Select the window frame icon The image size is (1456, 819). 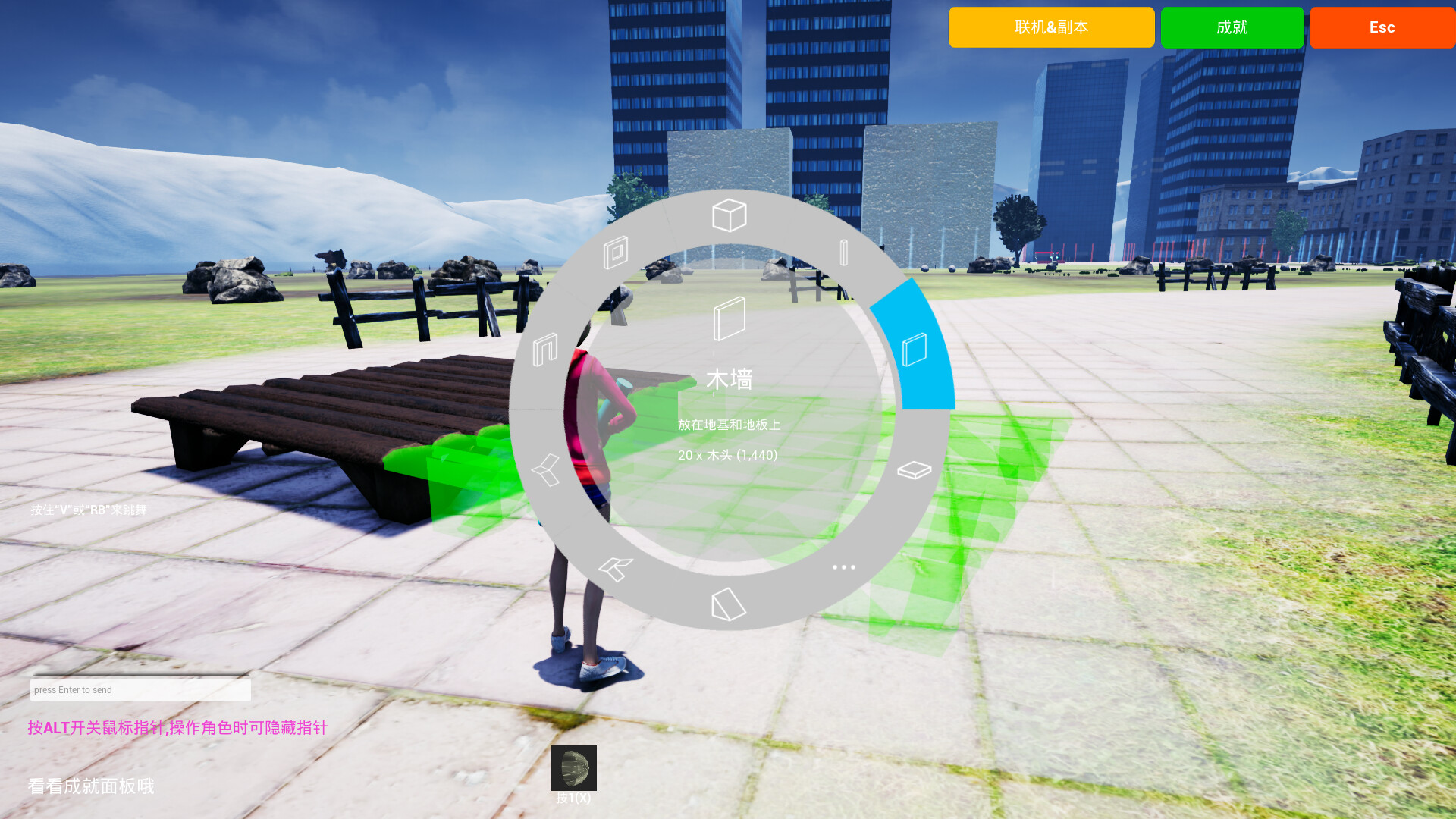point(617,250)
